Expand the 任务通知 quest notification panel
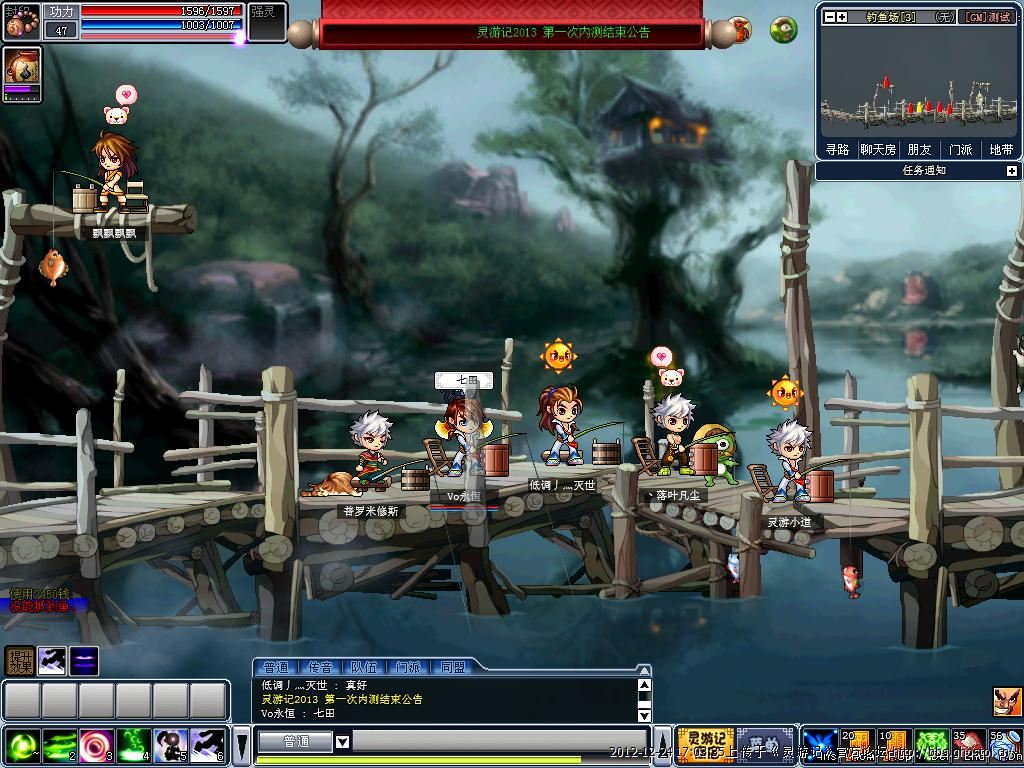This screenshot has height=768, width=1024. pos(1011,171)
